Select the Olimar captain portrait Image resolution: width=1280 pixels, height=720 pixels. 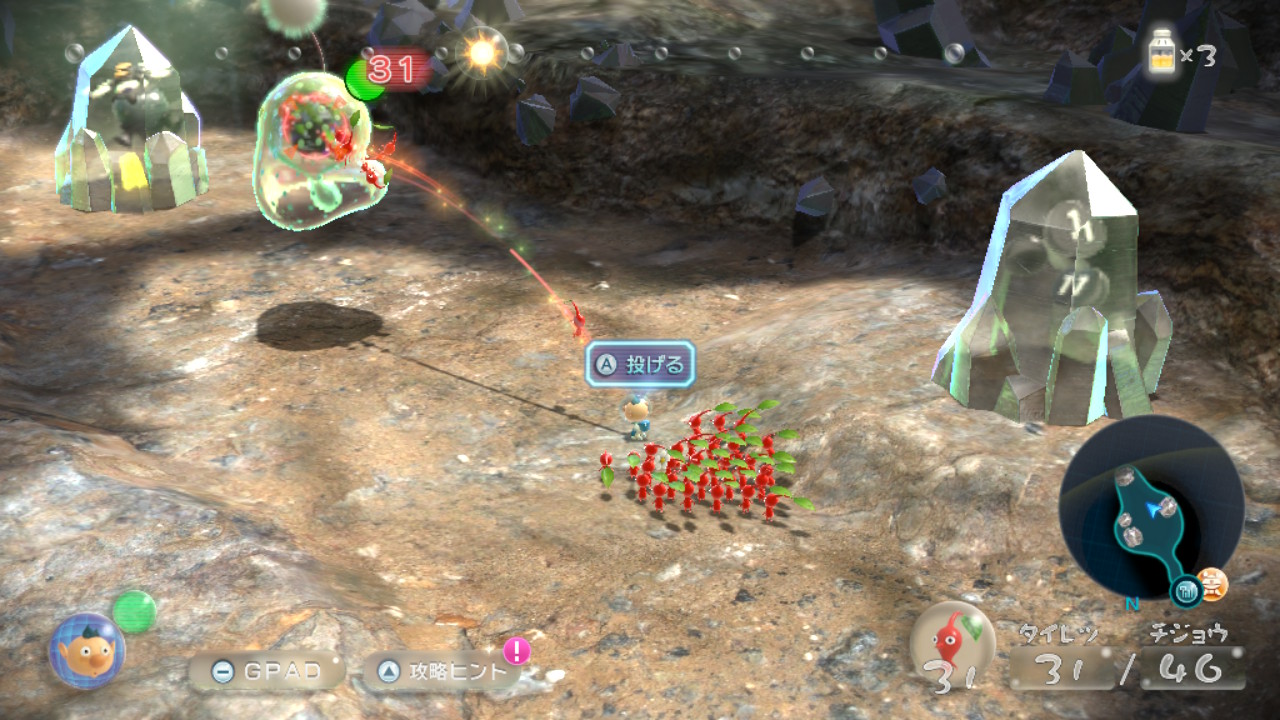point(87,651)
